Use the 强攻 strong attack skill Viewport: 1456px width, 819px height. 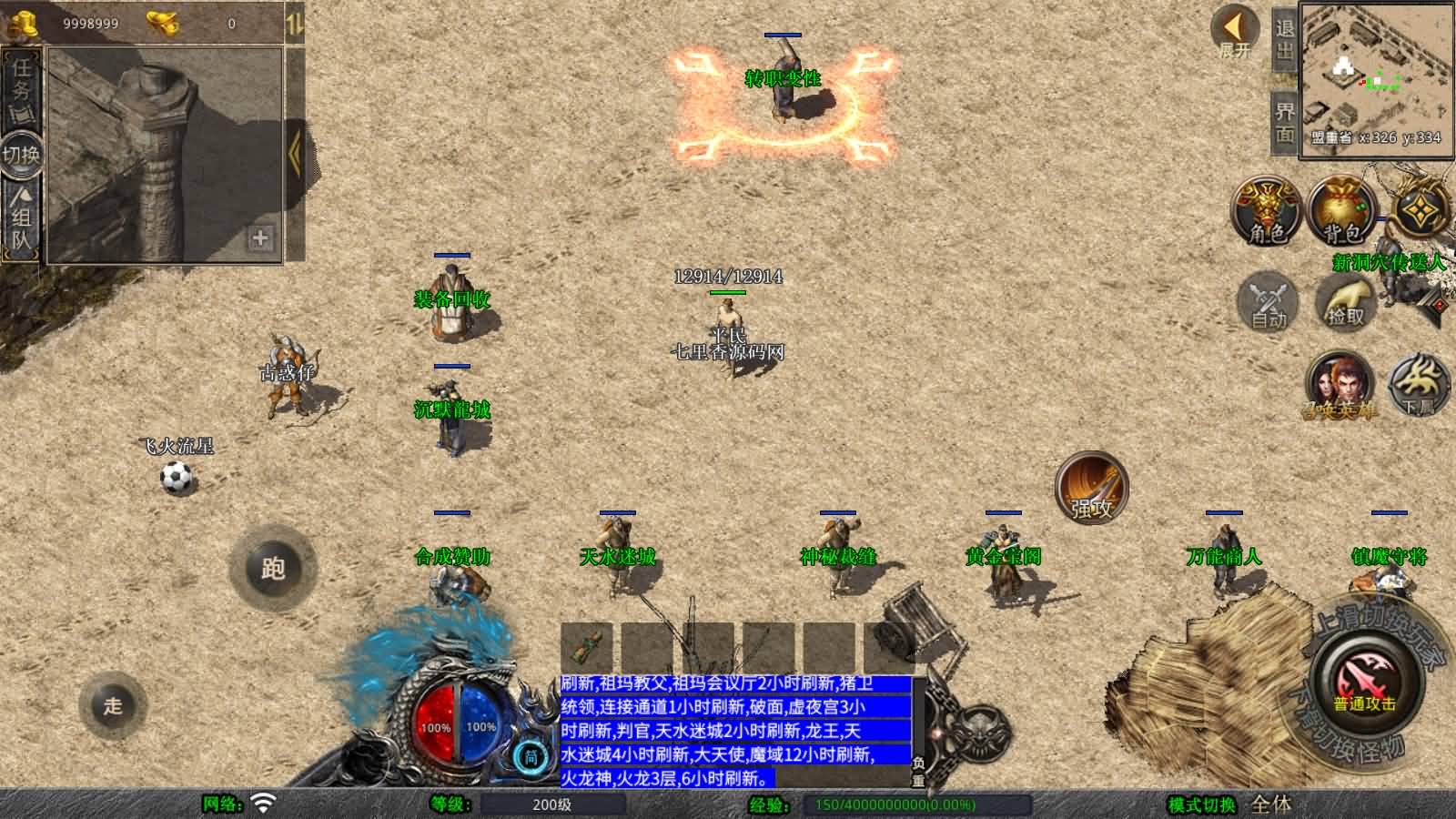1091,488
